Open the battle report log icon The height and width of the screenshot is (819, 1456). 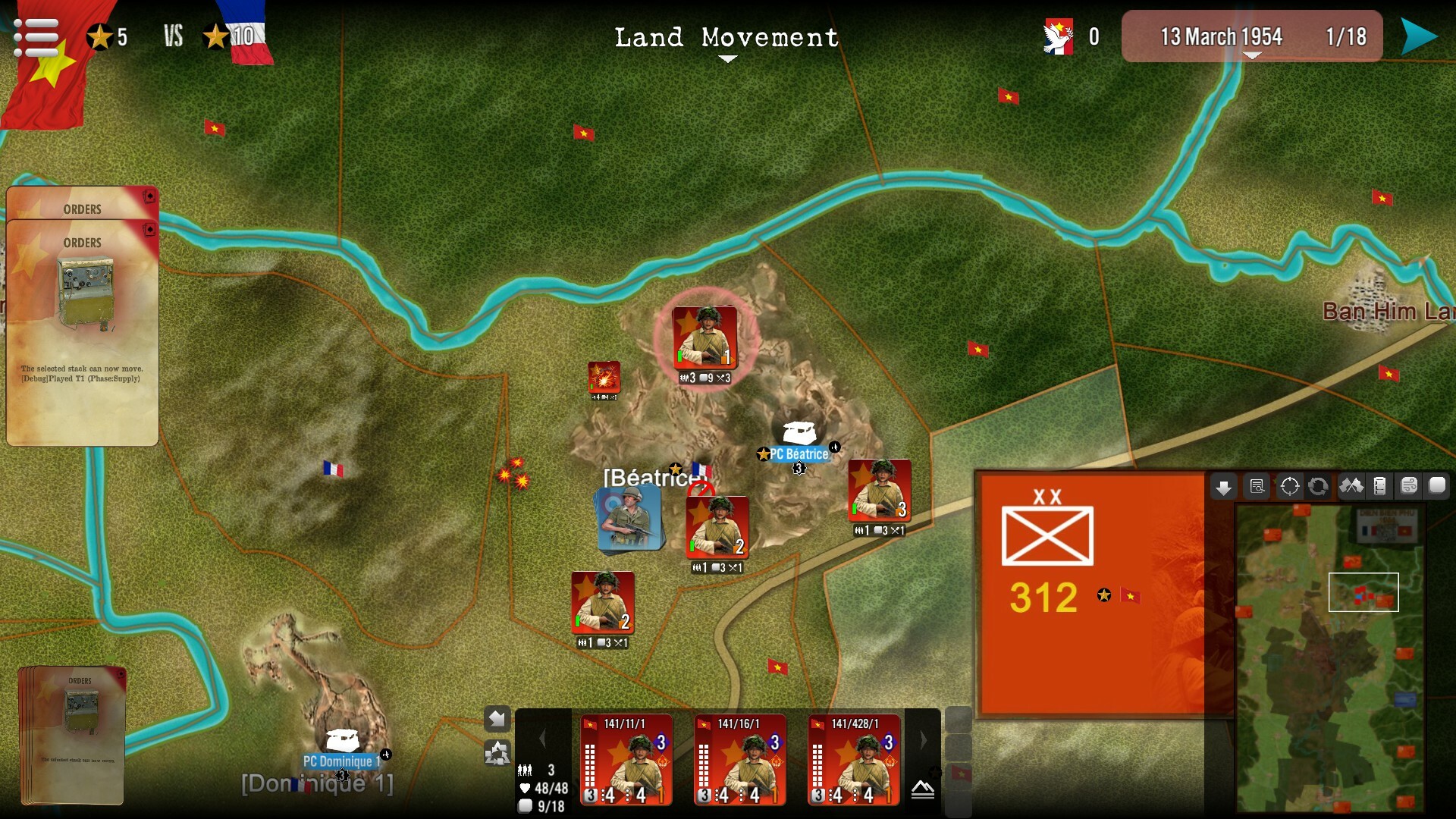[x=1257, y=486]
